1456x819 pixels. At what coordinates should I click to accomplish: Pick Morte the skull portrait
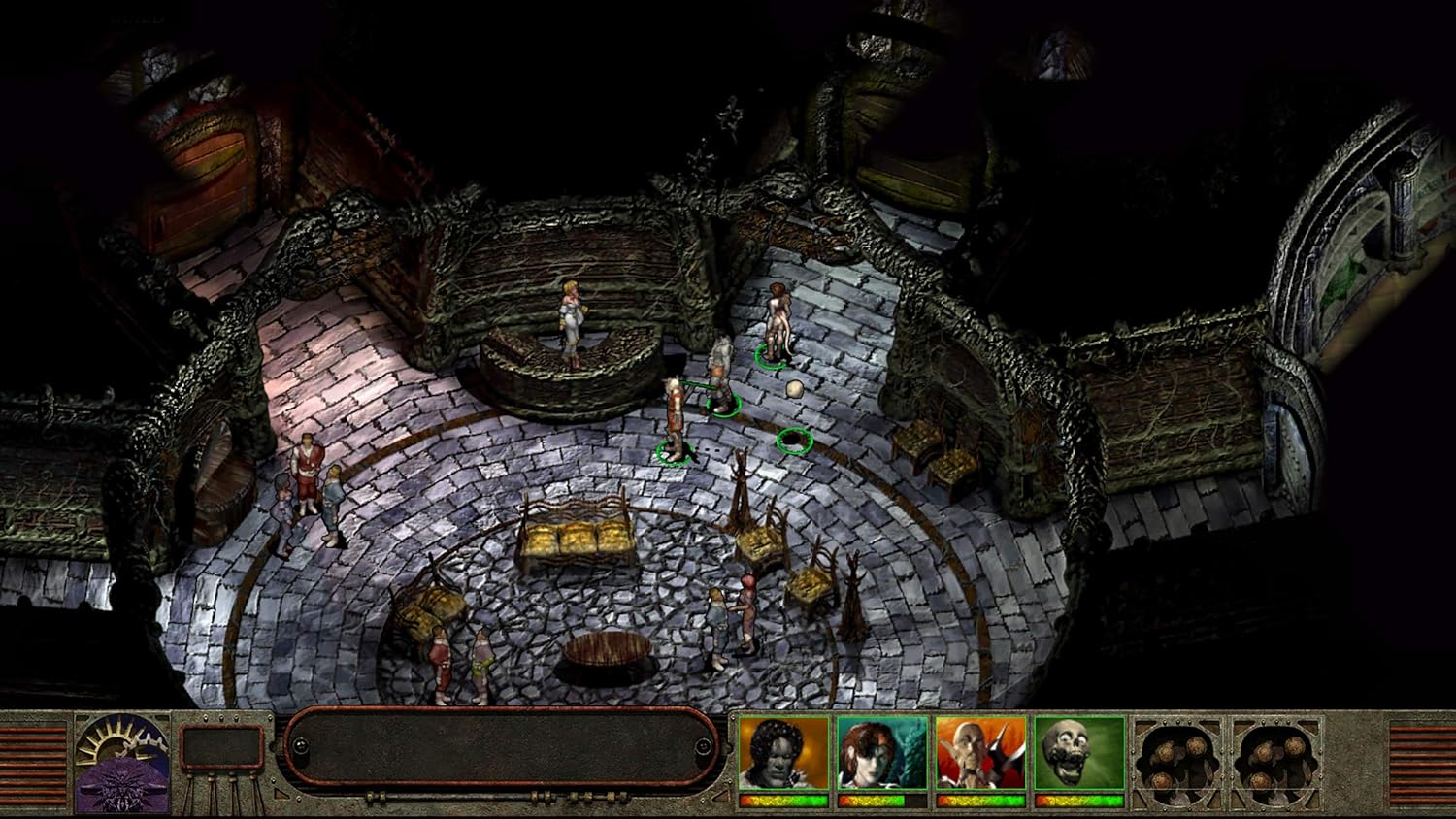tap(1078, 754)
